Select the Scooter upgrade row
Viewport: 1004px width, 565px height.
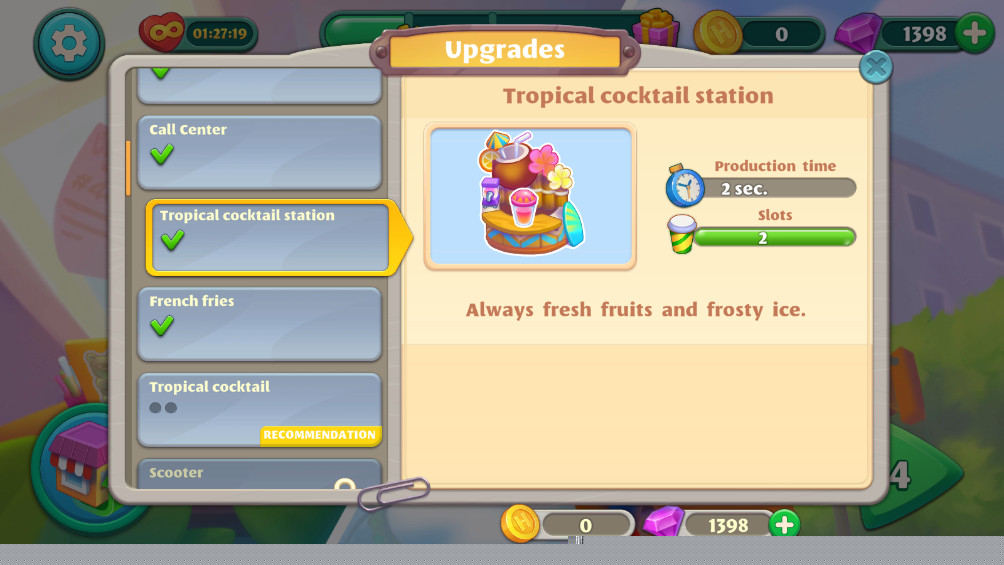259,474
